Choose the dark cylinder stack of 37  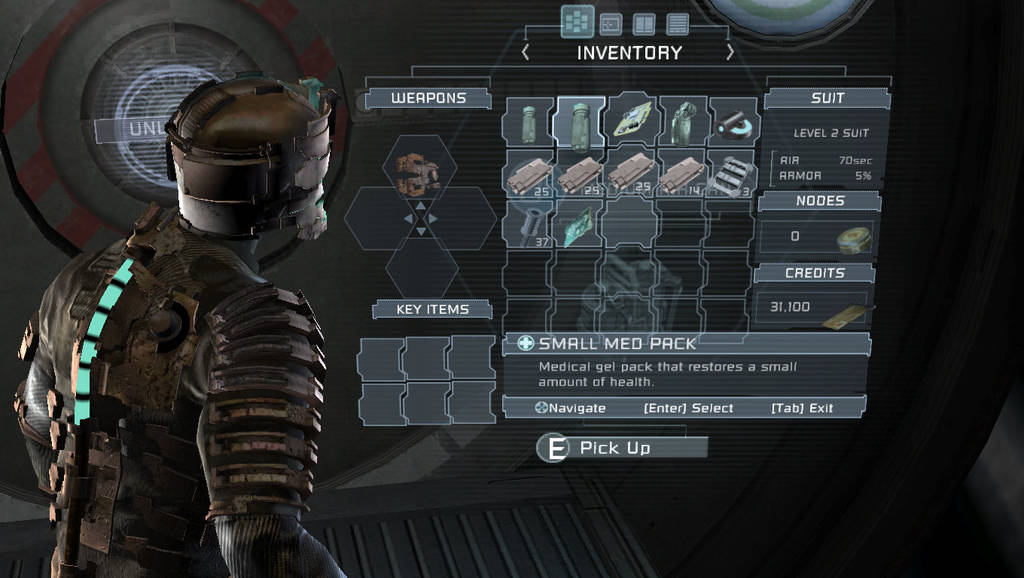pyautogui.click(x=528, y=224)
